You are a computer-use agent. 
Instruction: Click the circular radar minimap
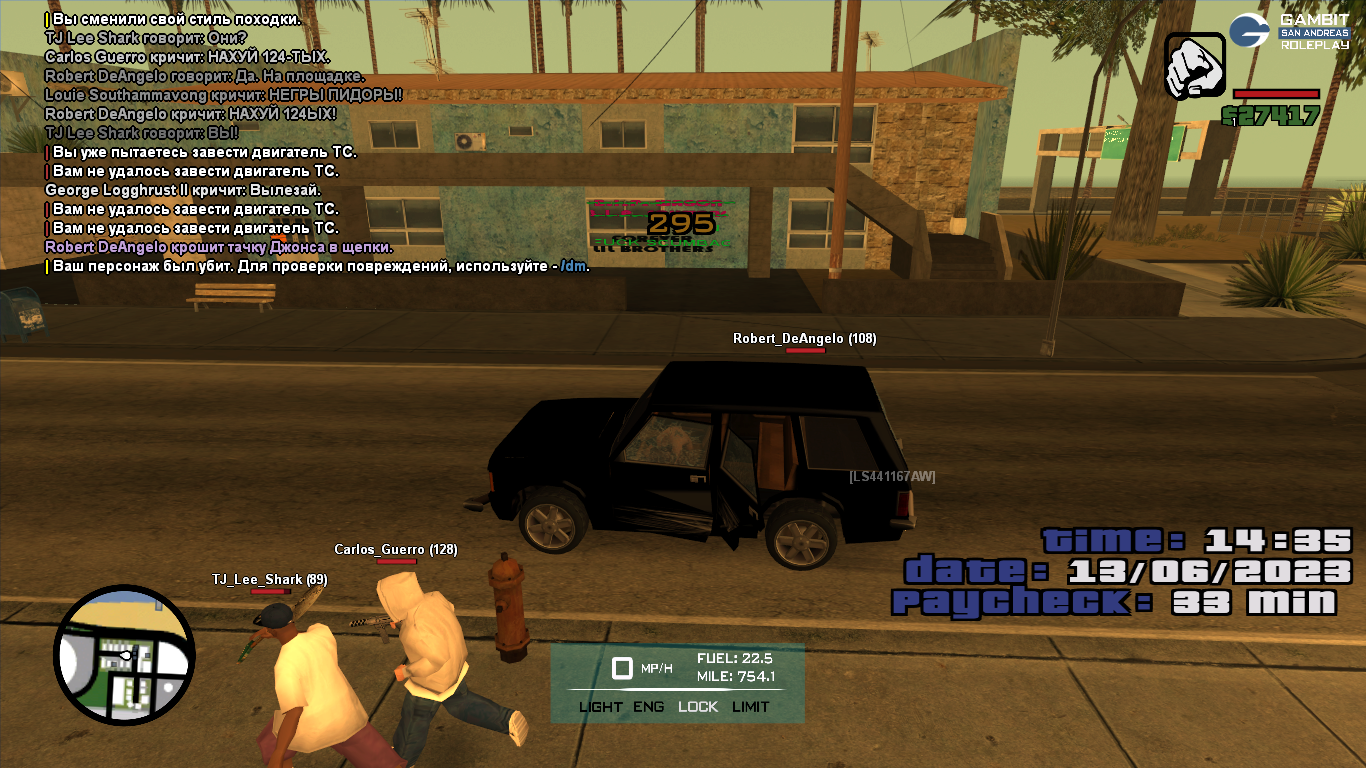[x=124, y=655]
